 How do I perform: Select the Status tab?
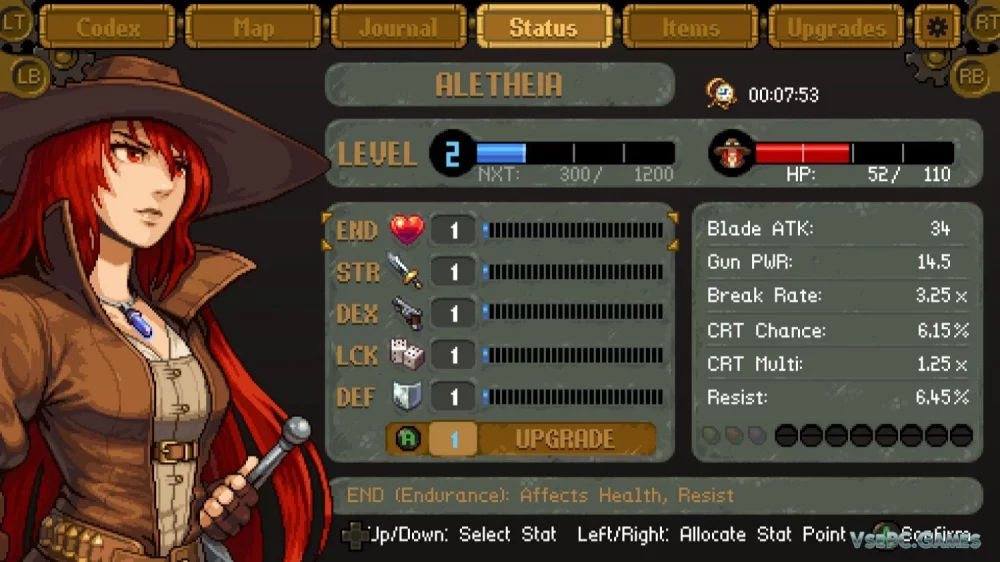pos(543,27)
